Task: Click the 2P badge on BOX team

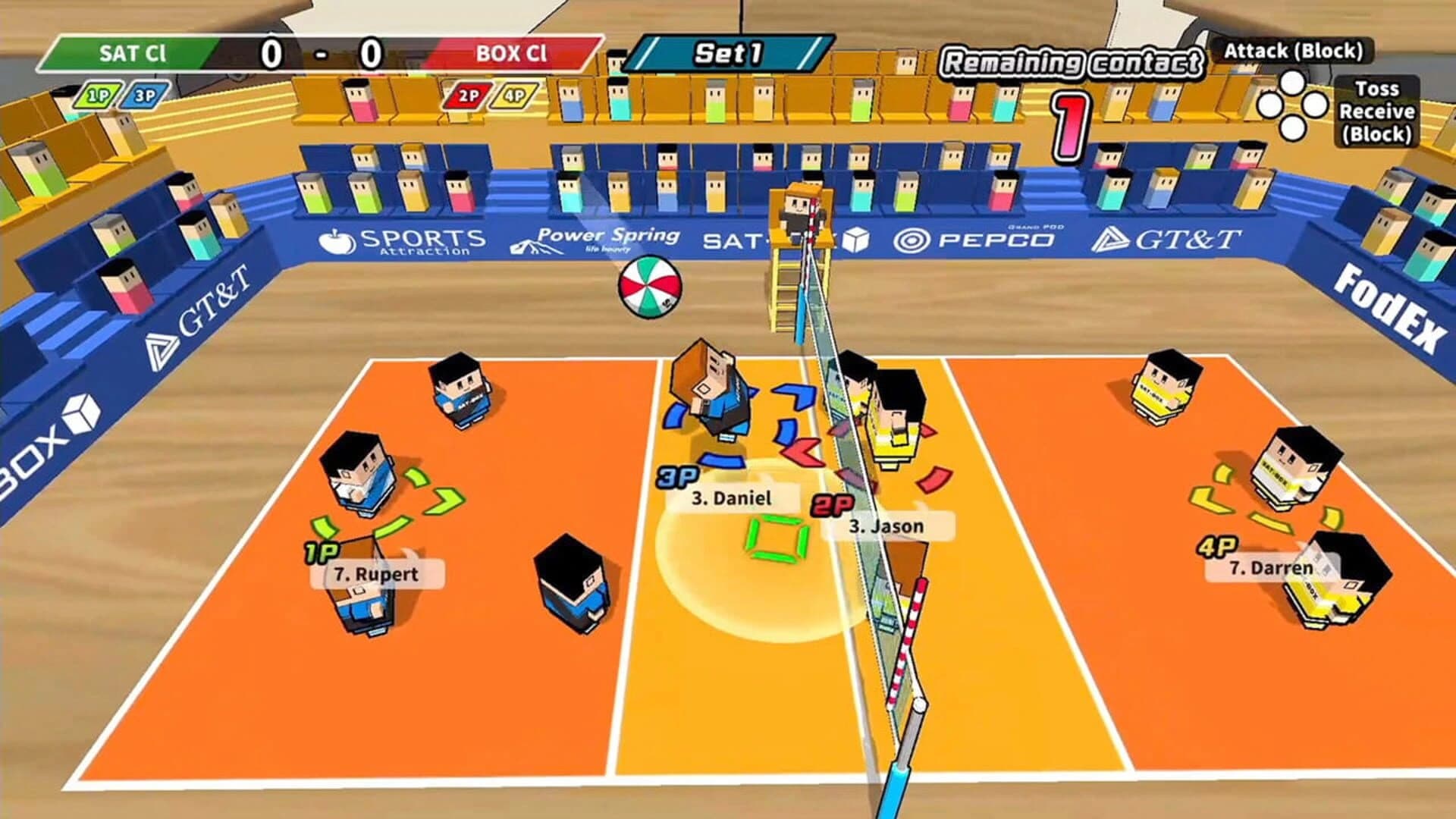Action: point(471,96)
